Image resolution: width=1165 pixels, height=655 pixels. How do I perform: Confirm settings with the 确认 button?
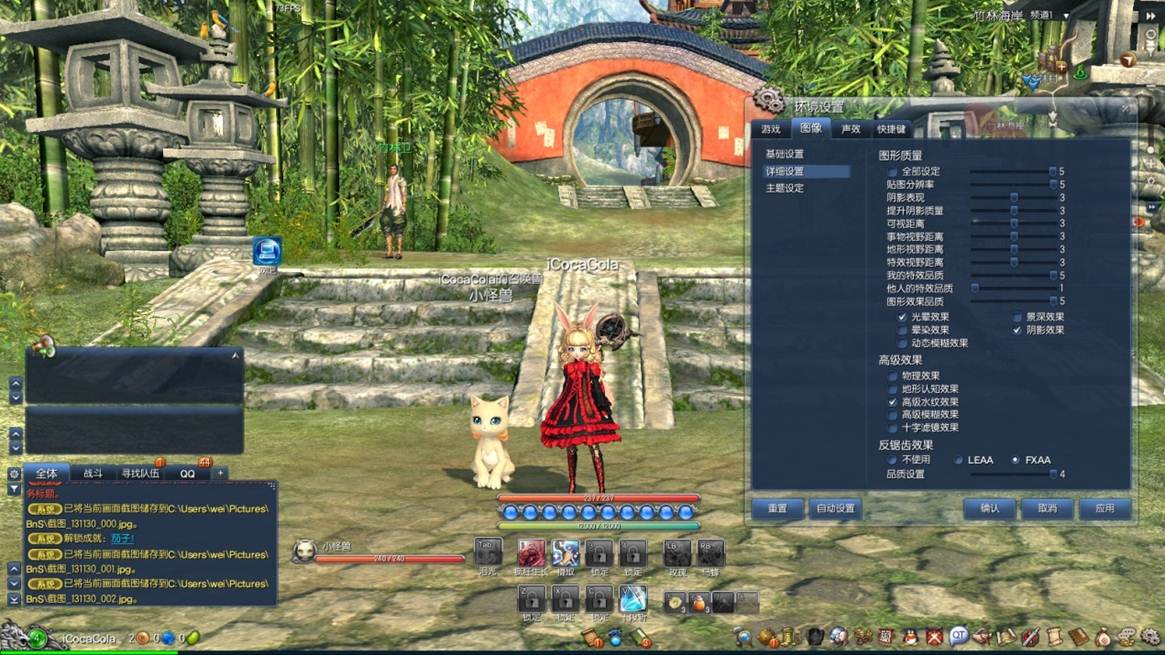point(989,508)
